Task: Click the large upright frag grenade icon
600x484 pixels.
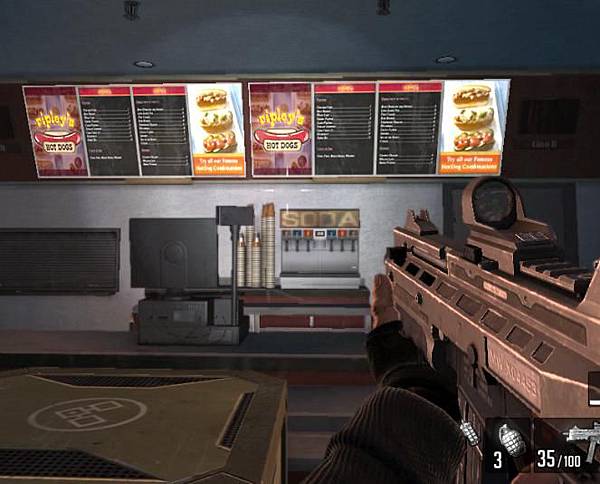Action: pos(512,441)
